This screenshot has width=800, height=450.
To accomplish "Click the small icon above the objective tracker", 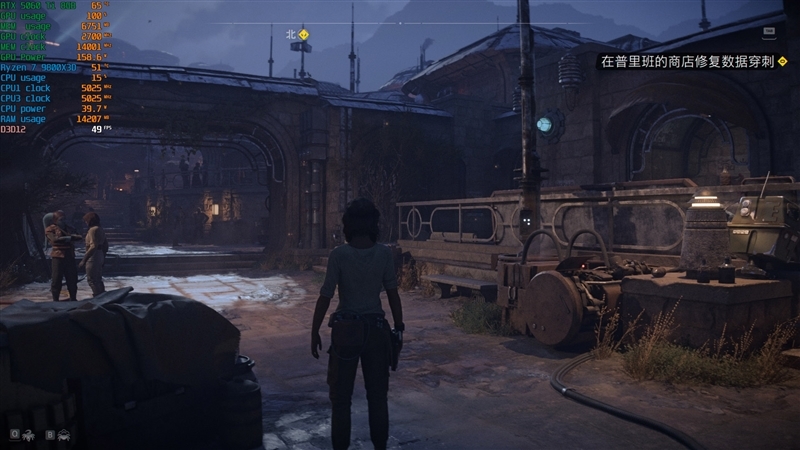I will 768,32.
